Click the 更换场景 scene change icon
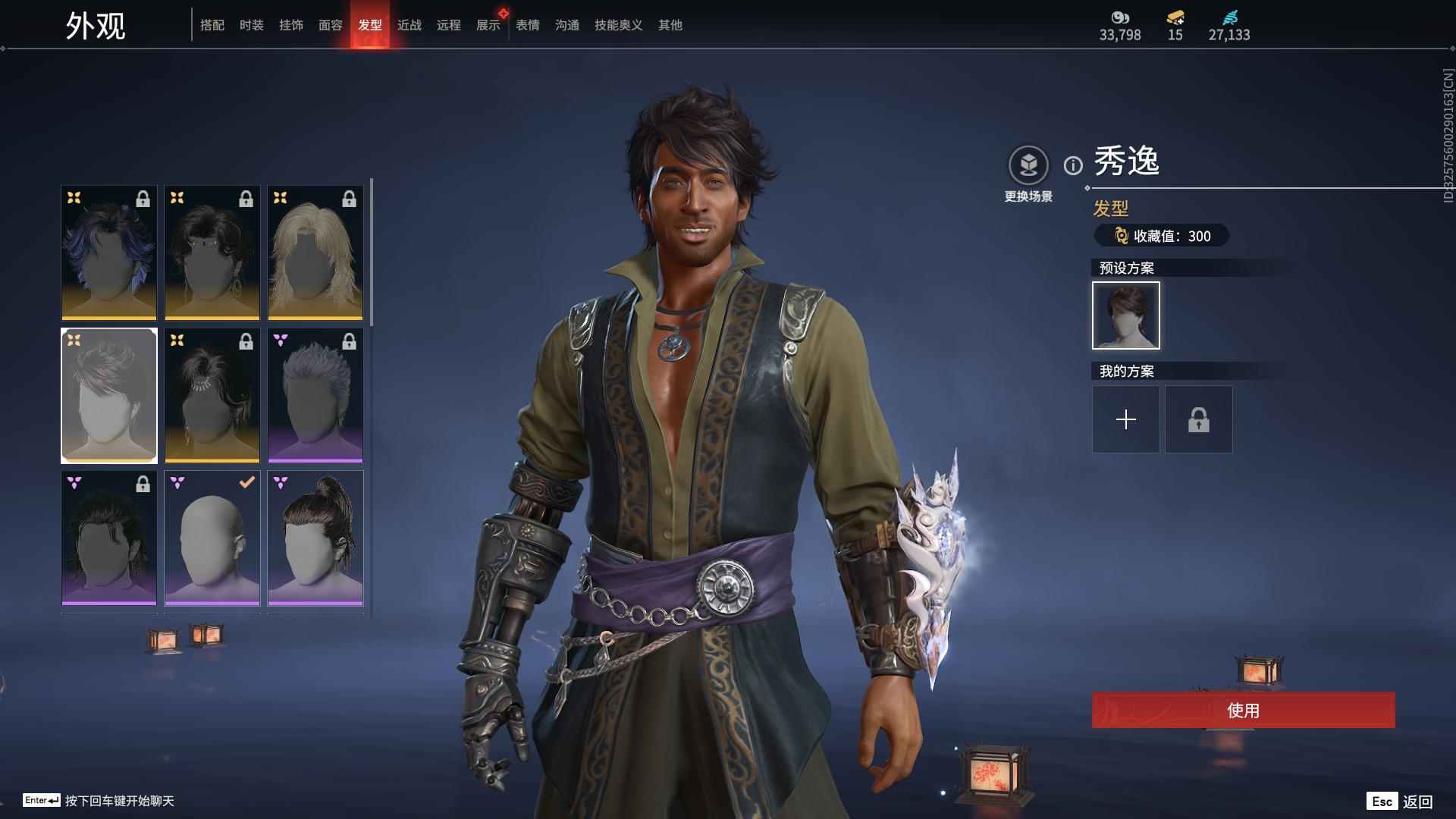The height and width of the screenshot is (819, 1456). pyautogui.click(x=1028, y=165)
